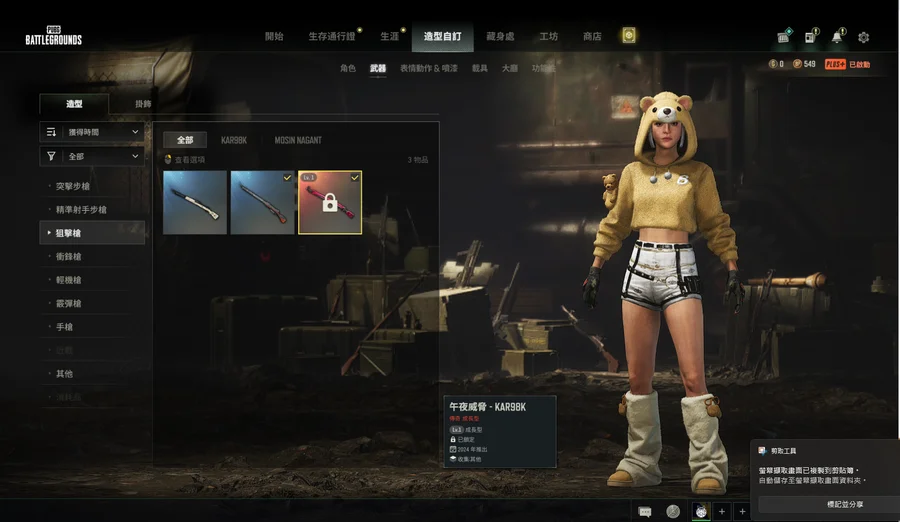Open the settings gear icon
Screen dimensions: 900x522
point(863,38)
